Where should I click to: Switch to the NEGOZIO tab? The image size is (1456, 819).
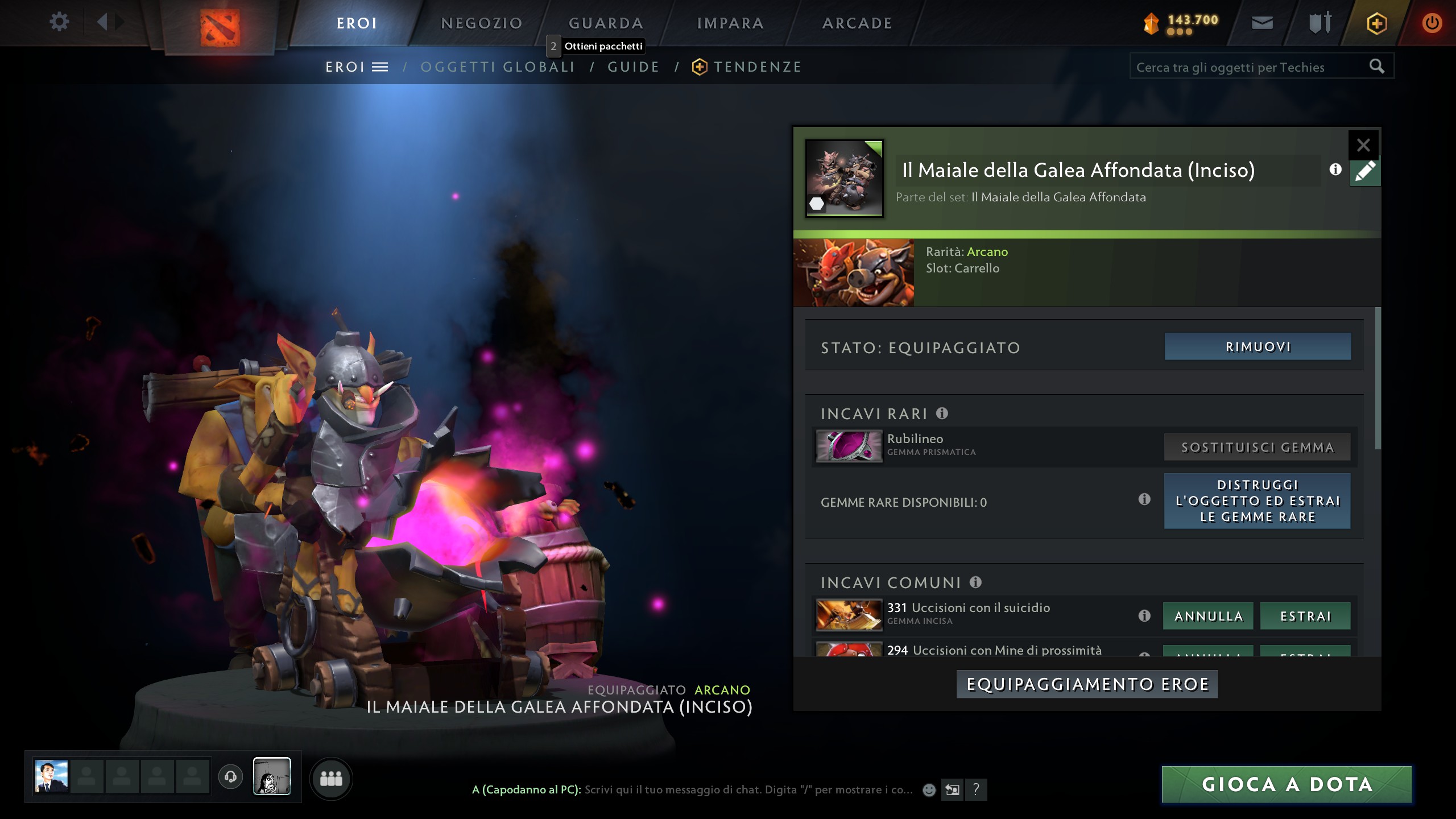point(481,23)
